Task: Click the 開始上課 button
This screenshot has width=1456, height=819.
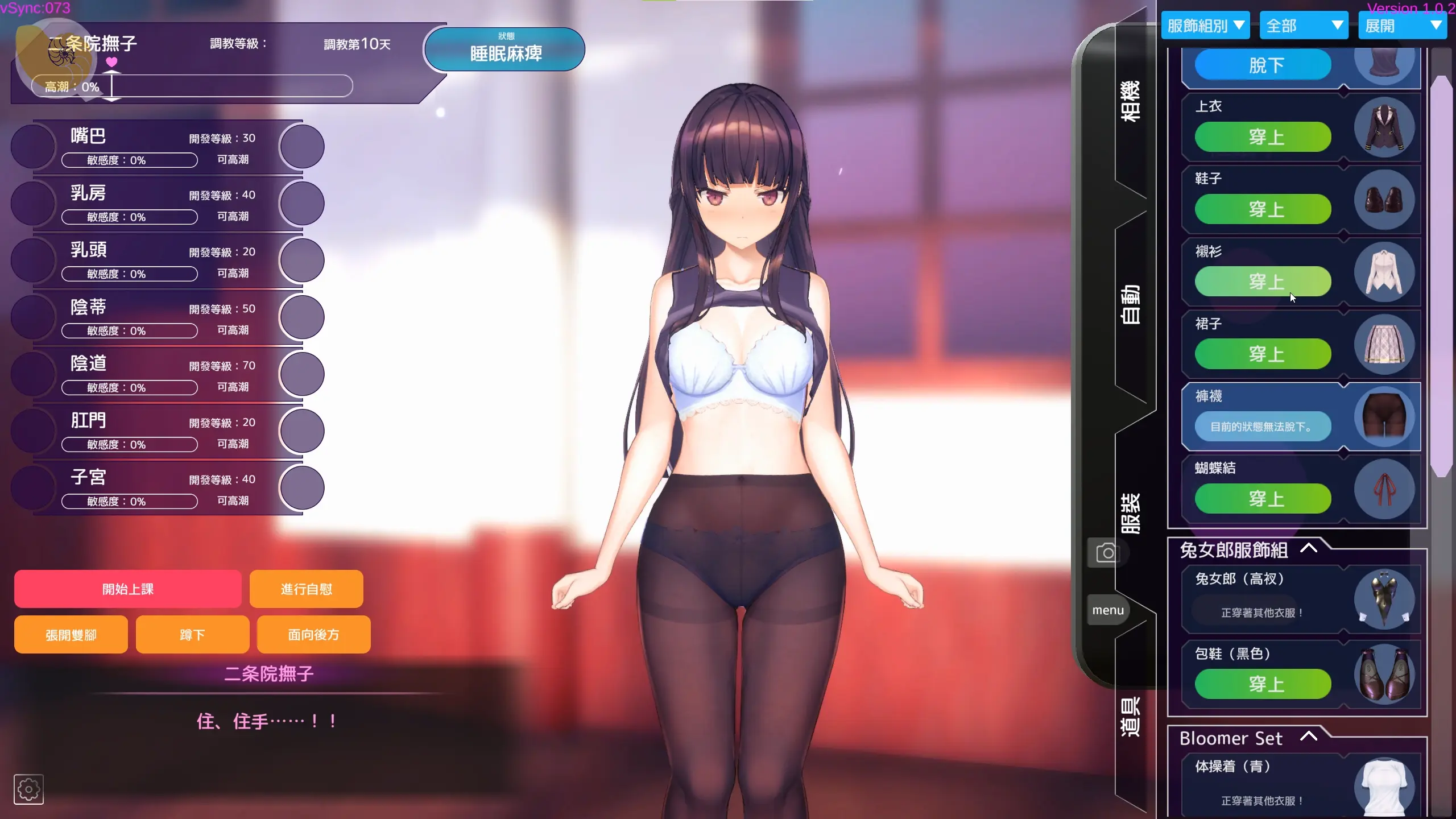Action: [x=128, y=589]
